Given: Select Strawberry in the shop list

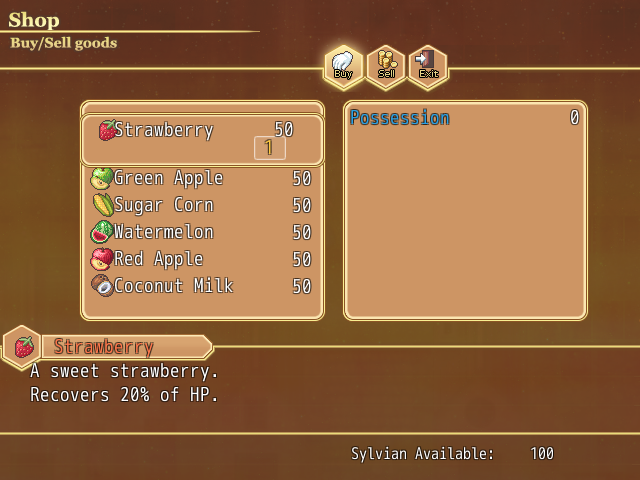Looking at the screenshot, I should [x=164, y=130].
